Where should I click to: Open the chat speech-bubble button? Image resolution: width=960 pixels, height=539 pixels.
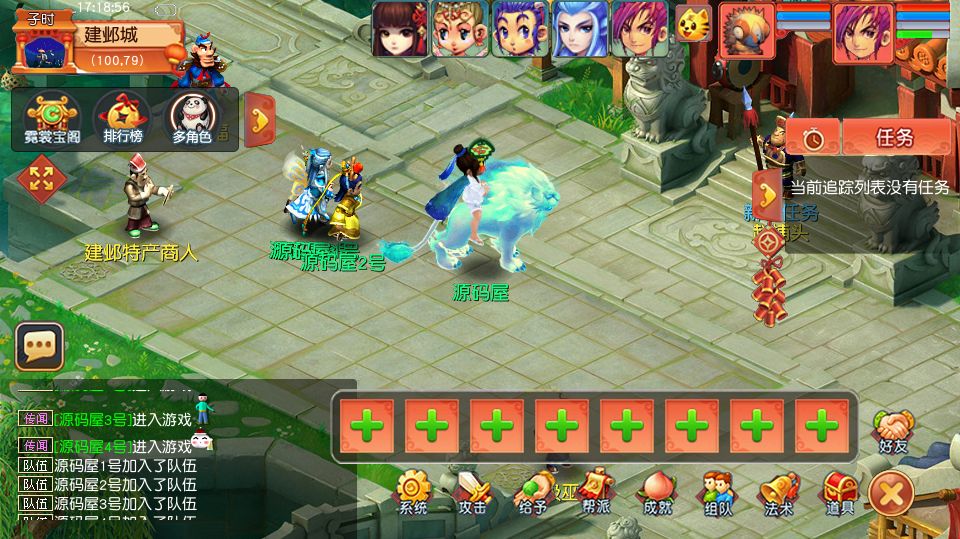[40, 346]
